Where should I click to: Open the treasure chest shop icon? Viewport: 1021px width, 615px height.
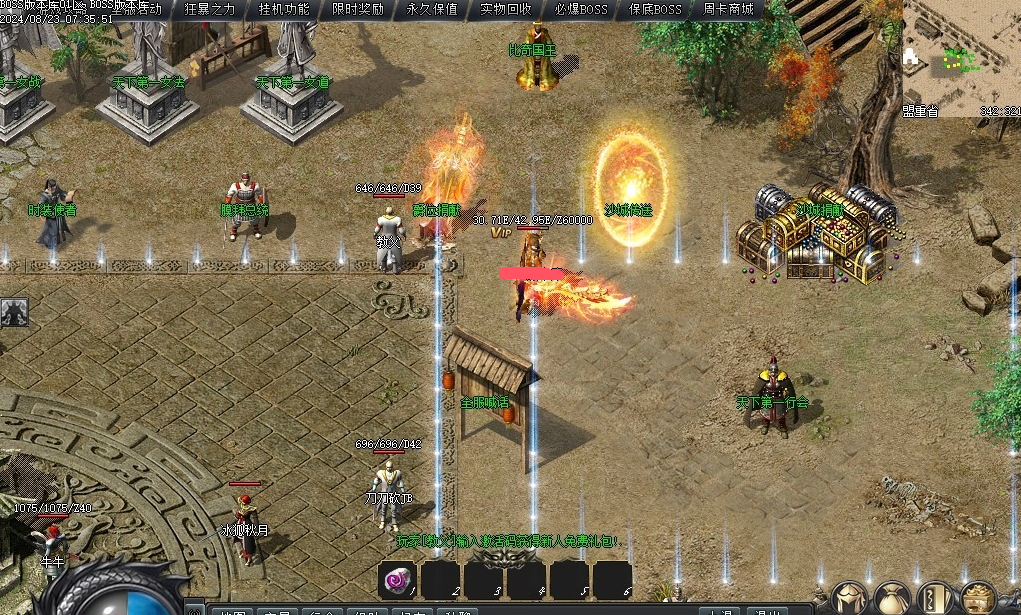(x=977, y=600)
